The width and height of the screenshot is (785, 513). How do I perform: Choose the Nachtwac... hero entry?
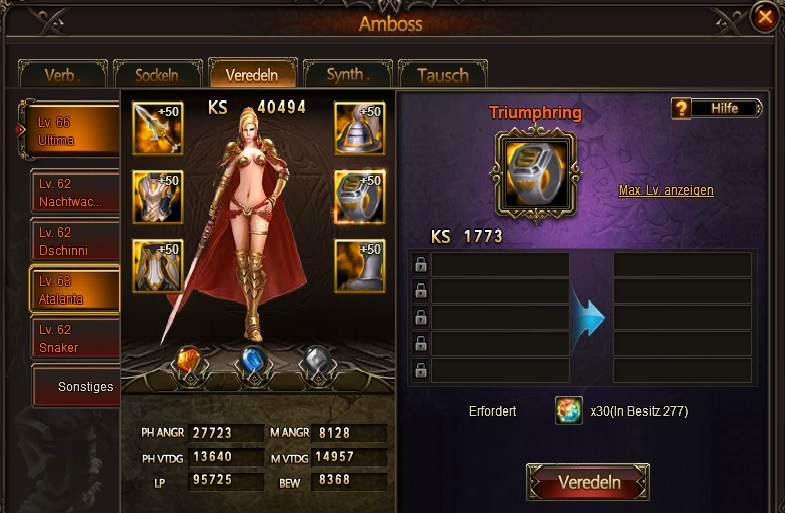76,193
